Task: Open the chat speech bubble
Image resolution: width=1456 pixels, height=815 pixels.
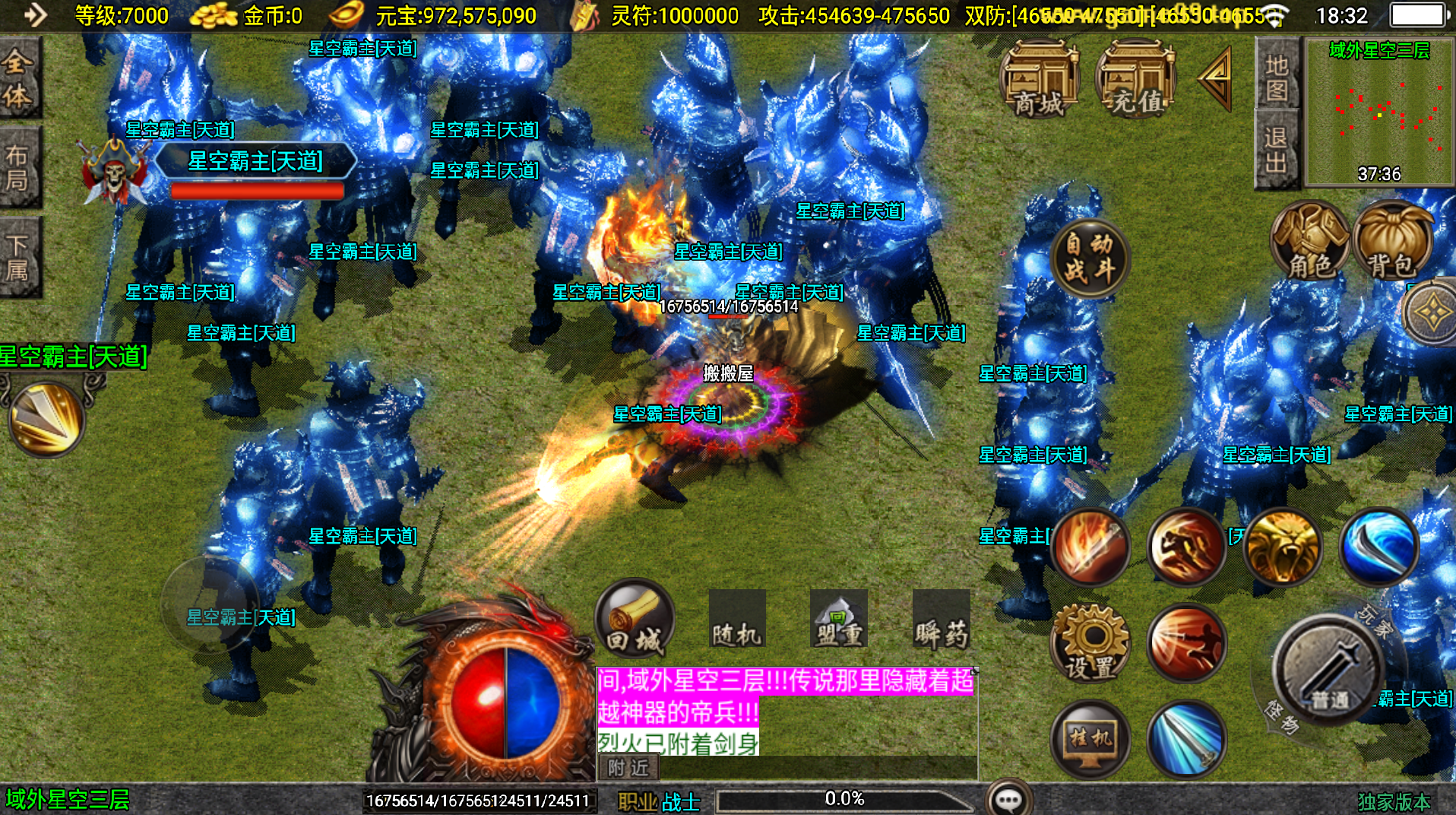Action: 1008,799
